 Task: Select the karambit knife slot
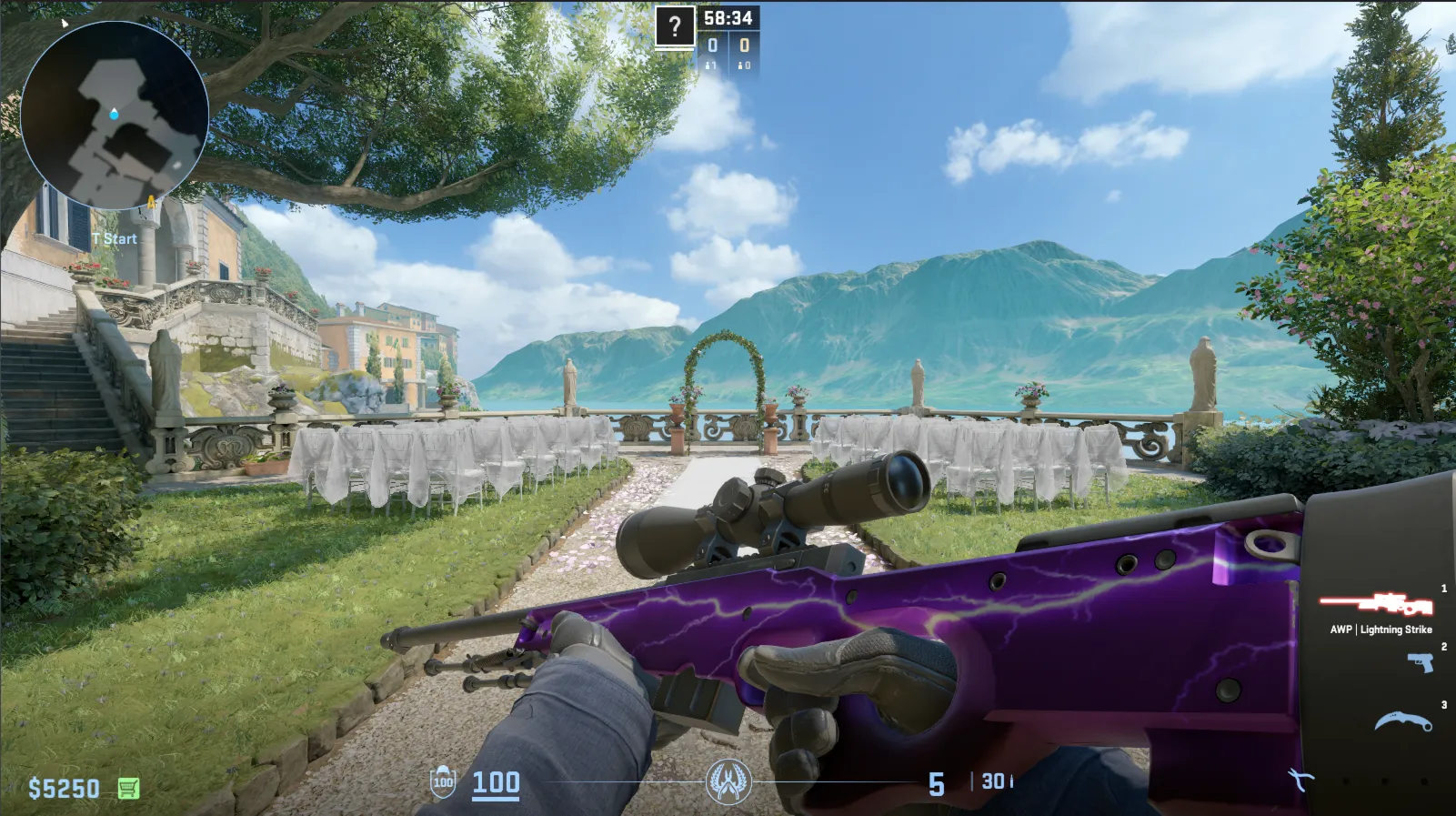pos(1403,723)
